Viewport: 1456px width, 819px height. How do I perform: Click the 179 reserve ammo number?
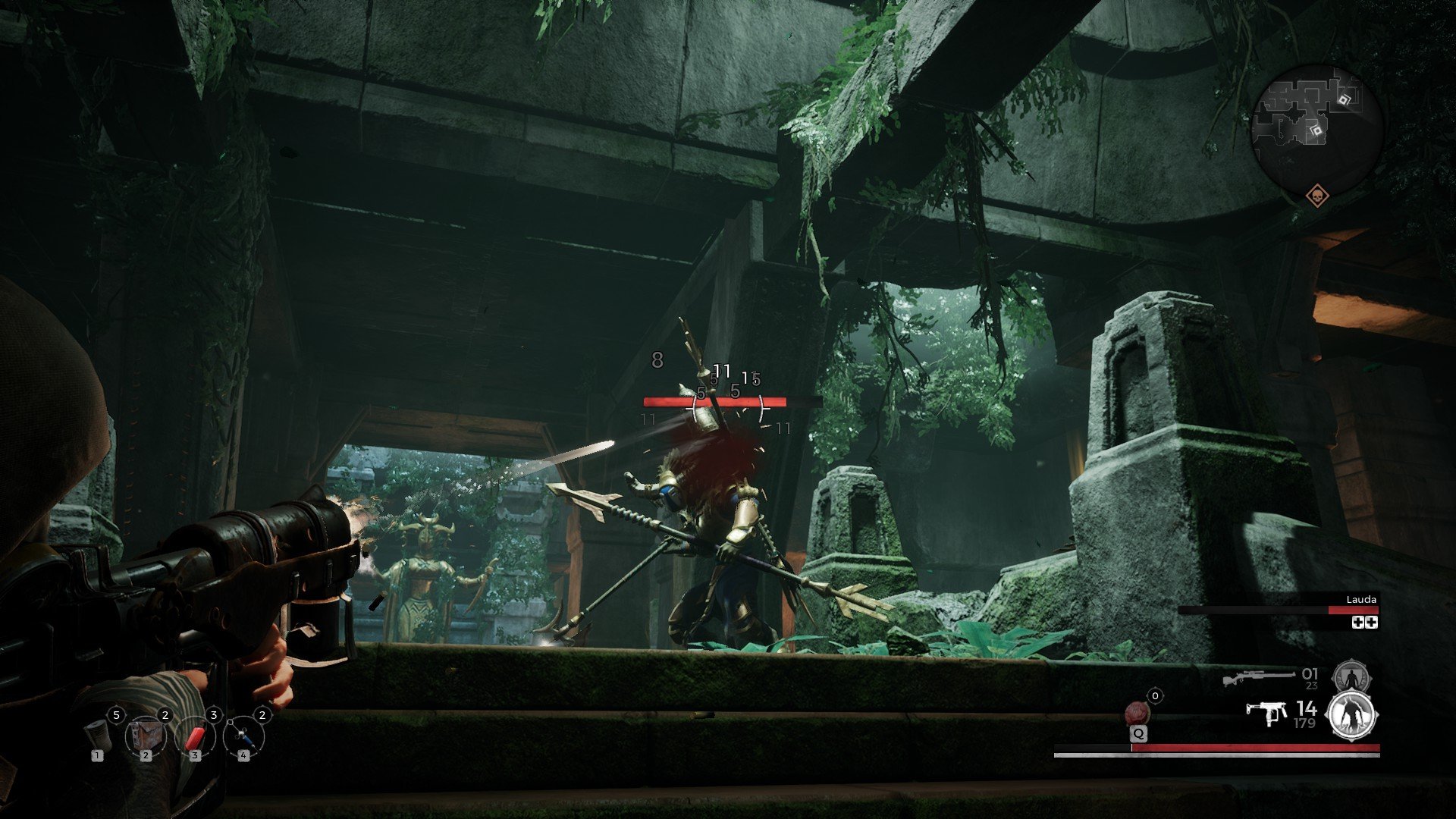(1304, 723)
